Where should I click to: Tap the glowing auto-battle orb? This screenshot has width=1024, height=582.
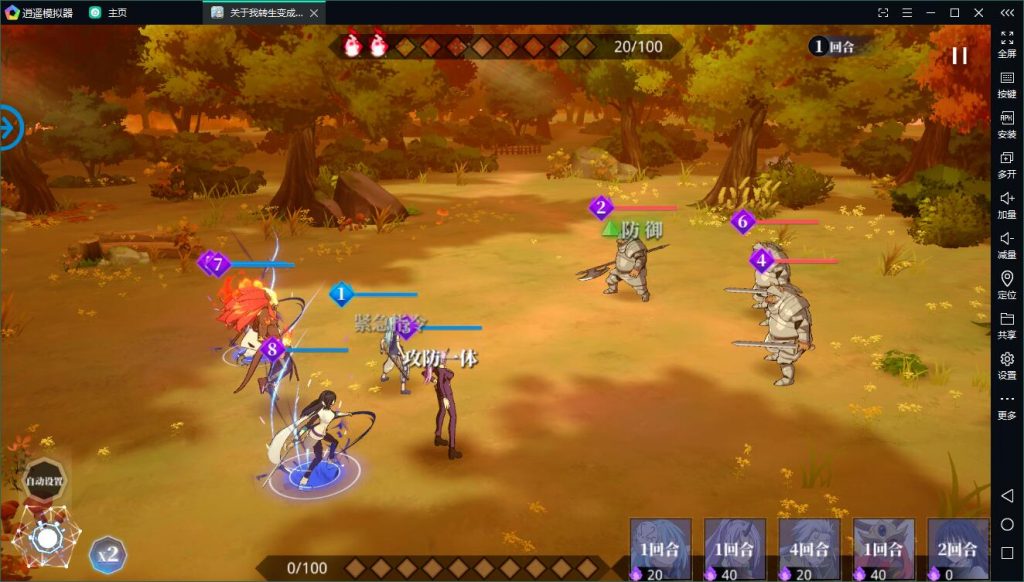46,538
